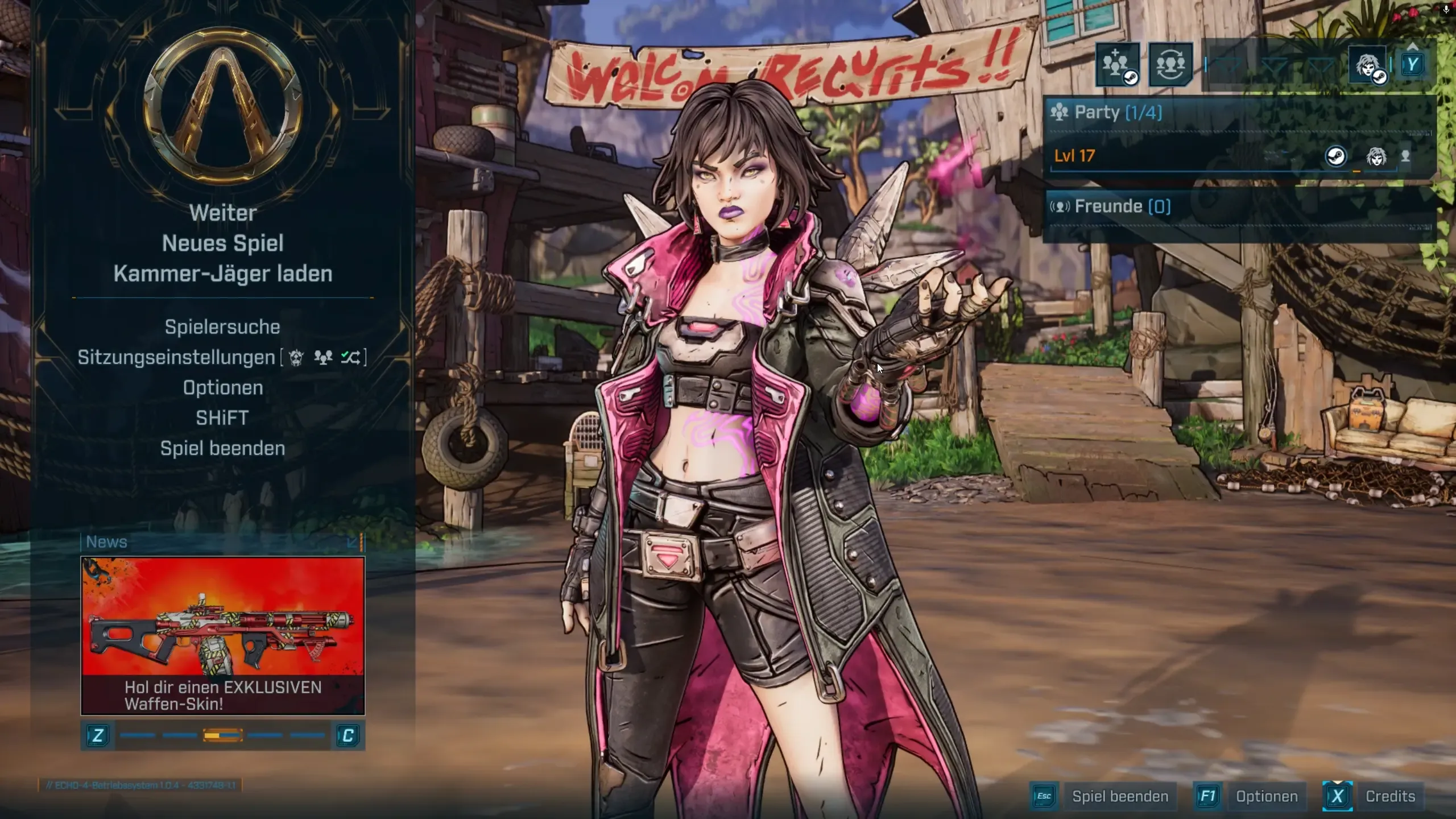Screen dimensions: 1456x819
Task: Open the SHiFT menu entry
Action: 222,418
